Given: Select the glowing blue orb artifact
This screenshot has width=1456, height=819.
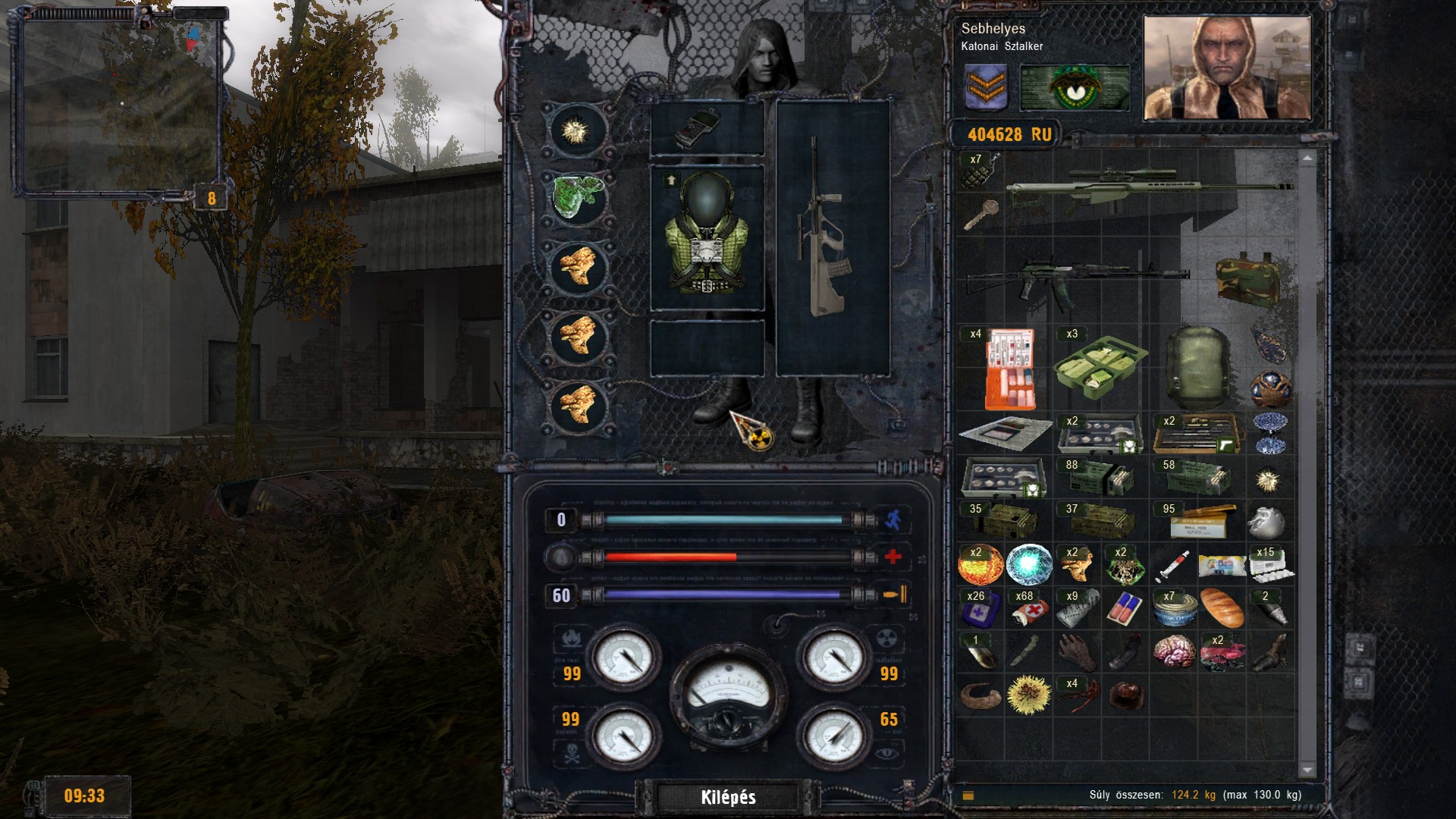Looking at the screenshot, I should tap(1029, 564).
